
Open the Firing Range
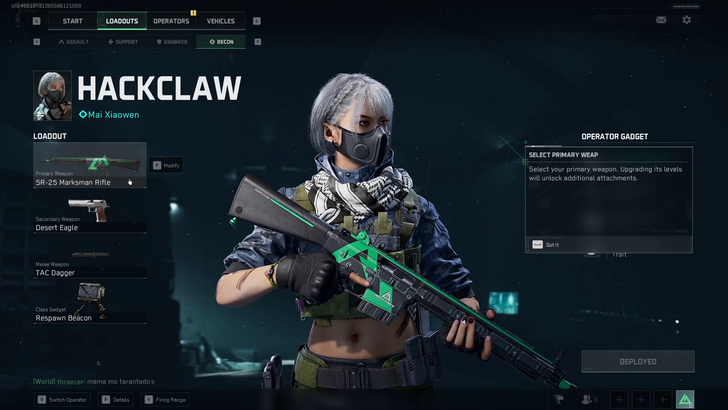pyautogui.click(x=166, y=400)
